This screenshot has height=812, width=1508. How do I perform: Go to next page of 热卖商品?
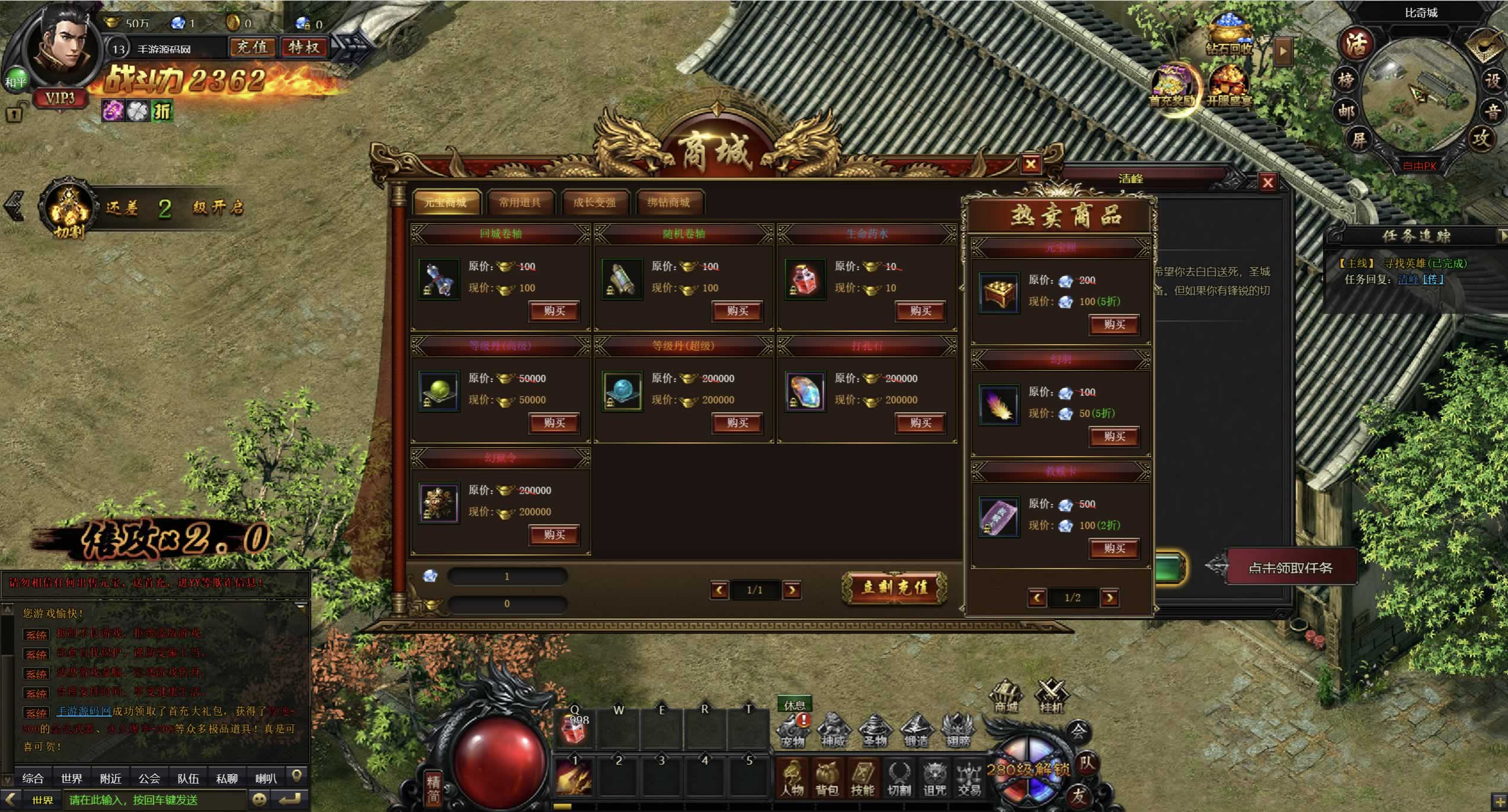[1109, 598]
